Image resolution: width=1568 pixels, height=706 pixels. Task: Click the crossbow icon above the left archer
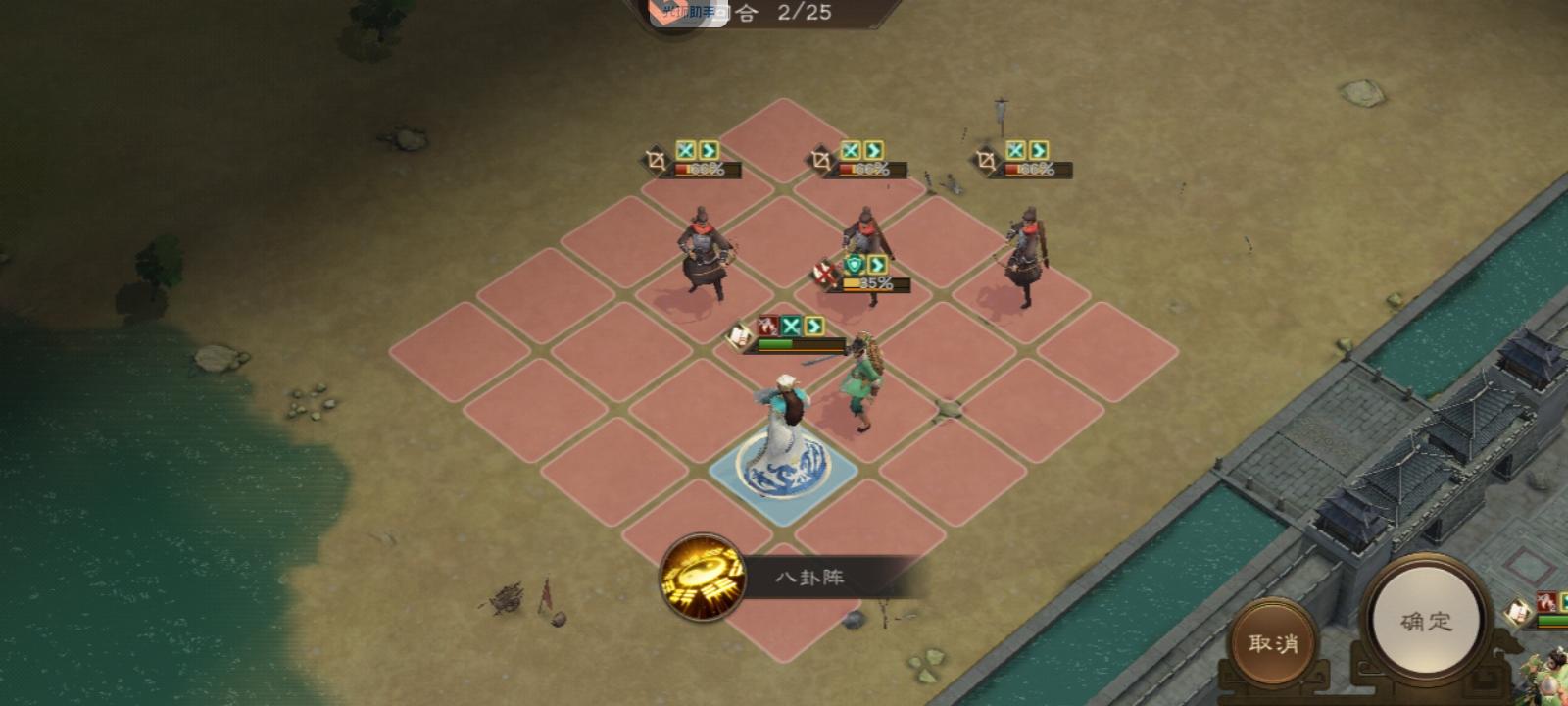tap(657, 159)
